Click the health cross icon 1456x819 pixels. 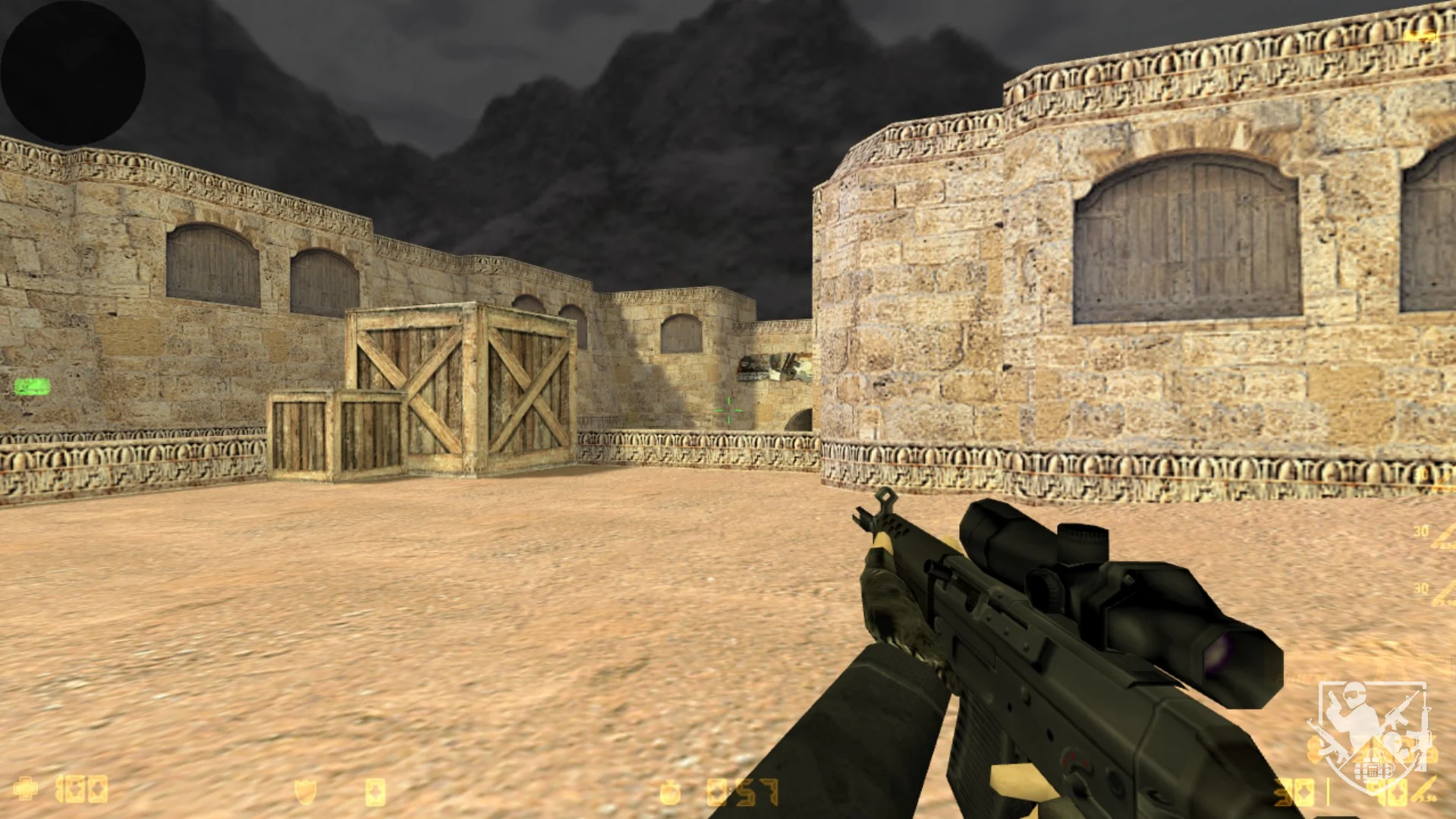[x=26, y=789]
